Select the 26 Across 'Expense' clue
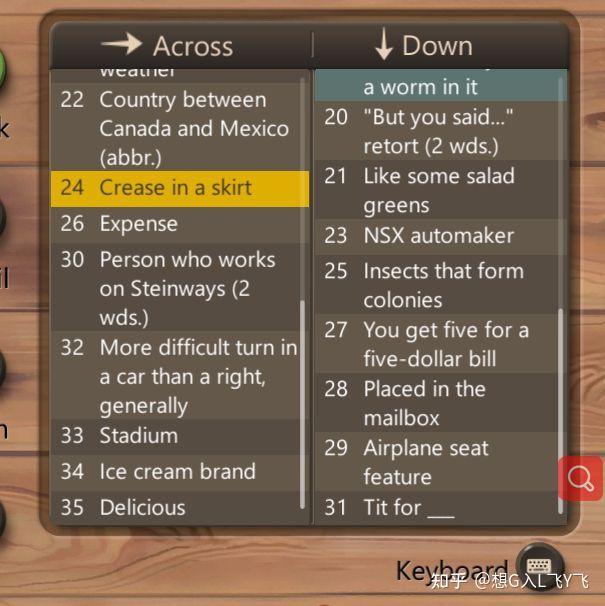 click(180, 224)
